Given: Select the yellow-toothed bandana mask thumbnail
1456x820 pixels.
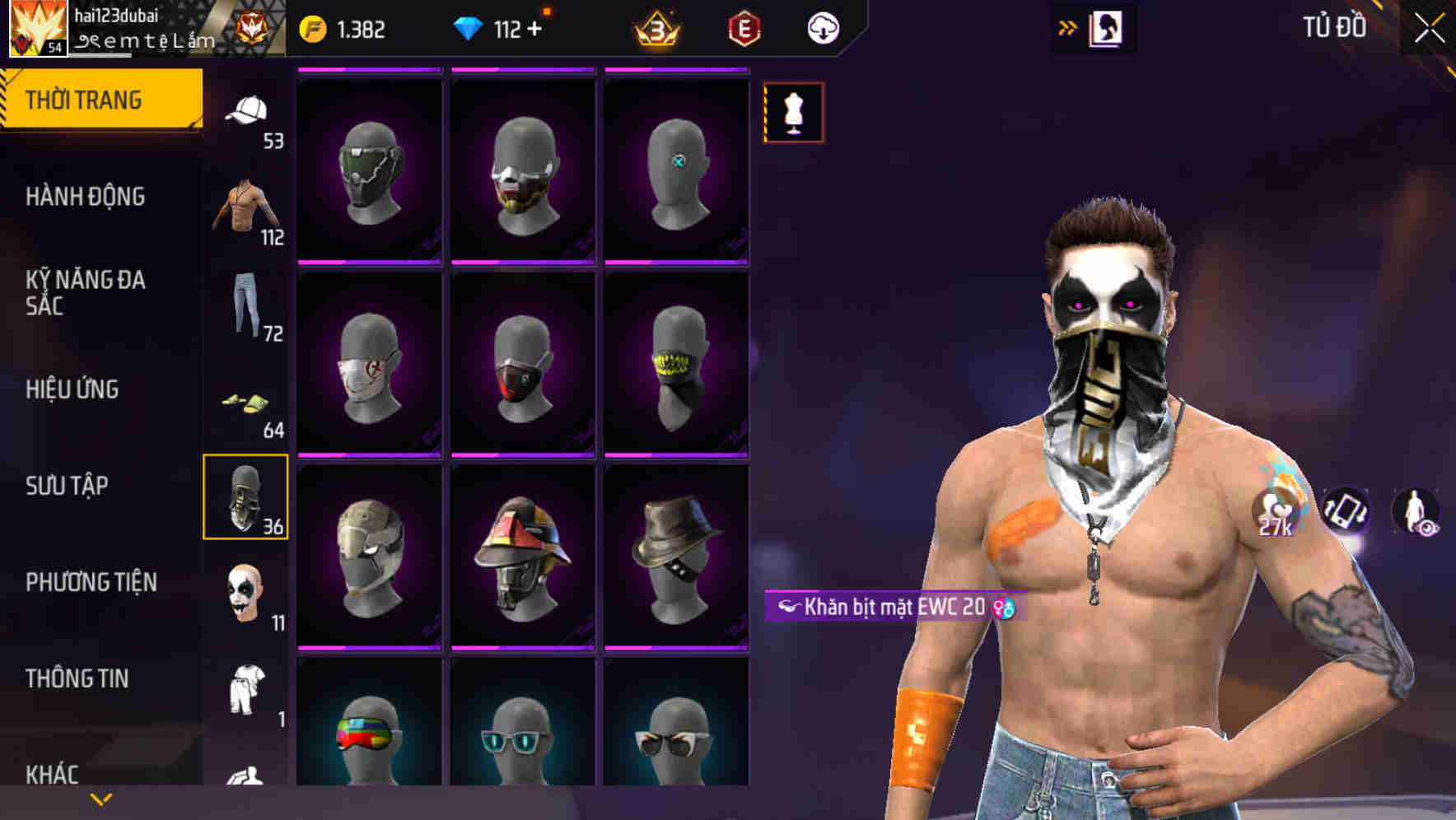Looking at the screenshot, I should point(677,366).
